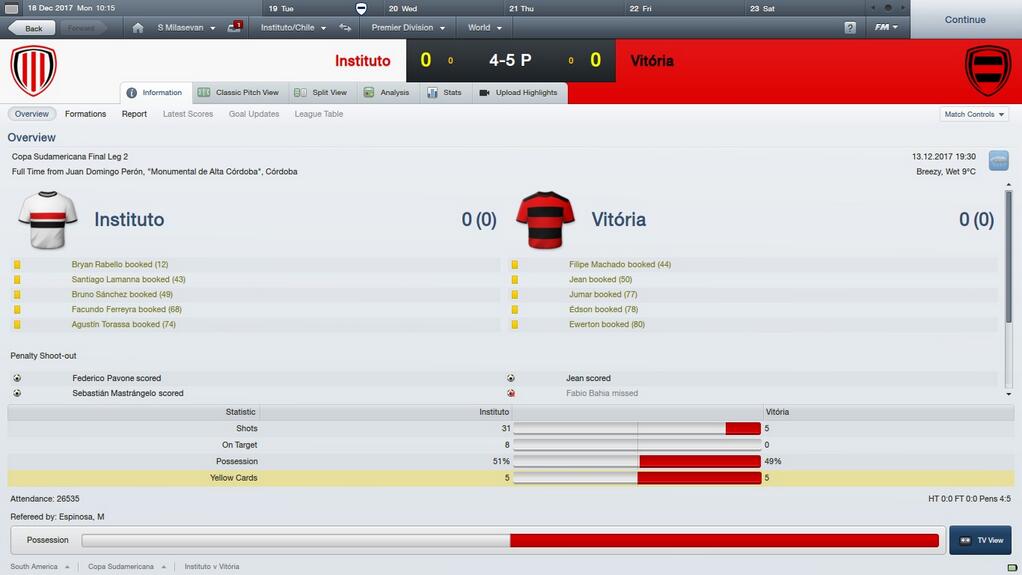The image size is (1022, 575).
Task: Open the Analysis tab
Action: [387, 93]
